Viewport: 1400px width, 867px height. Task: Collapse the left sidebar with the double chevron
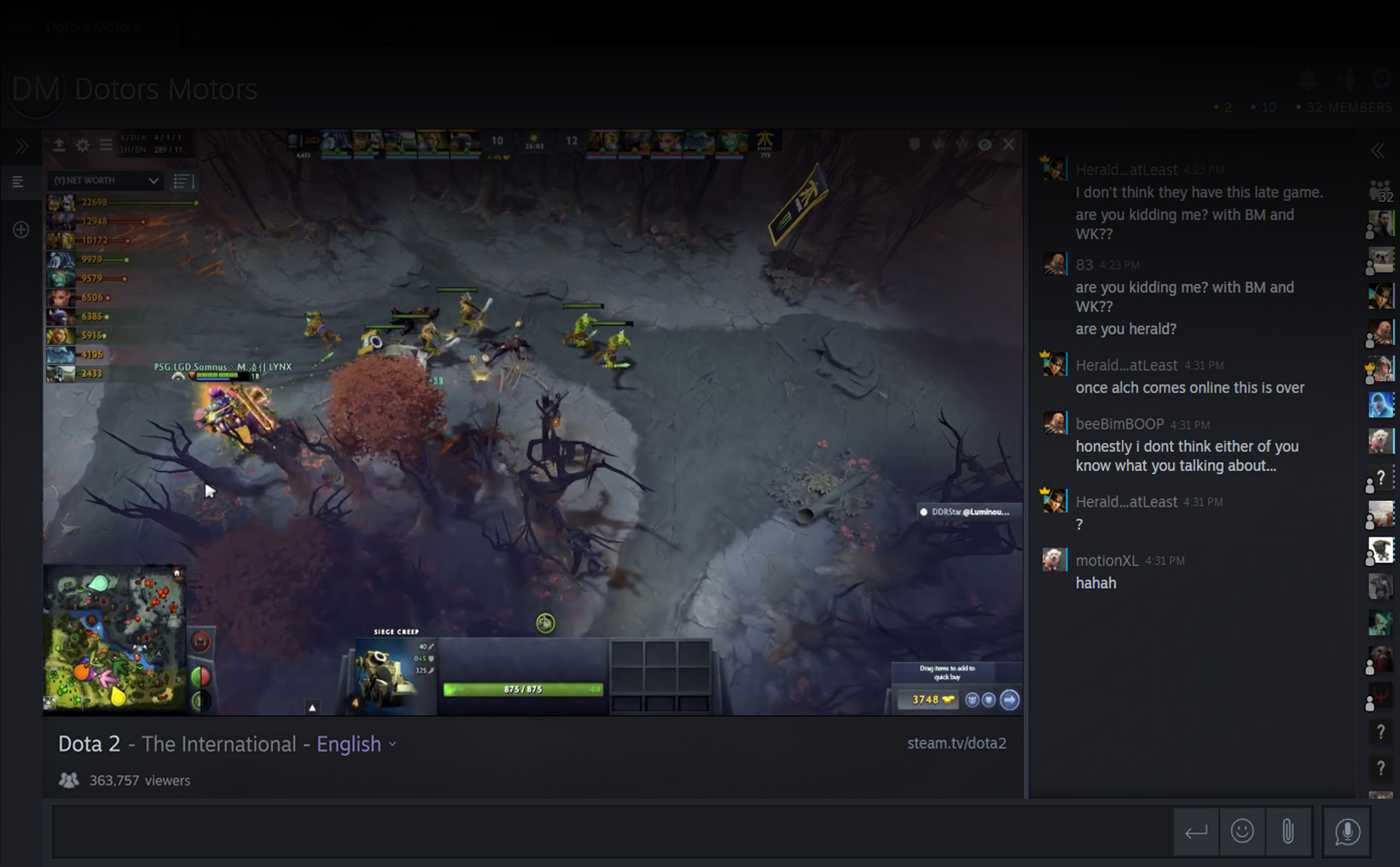(x=22, y=146)
